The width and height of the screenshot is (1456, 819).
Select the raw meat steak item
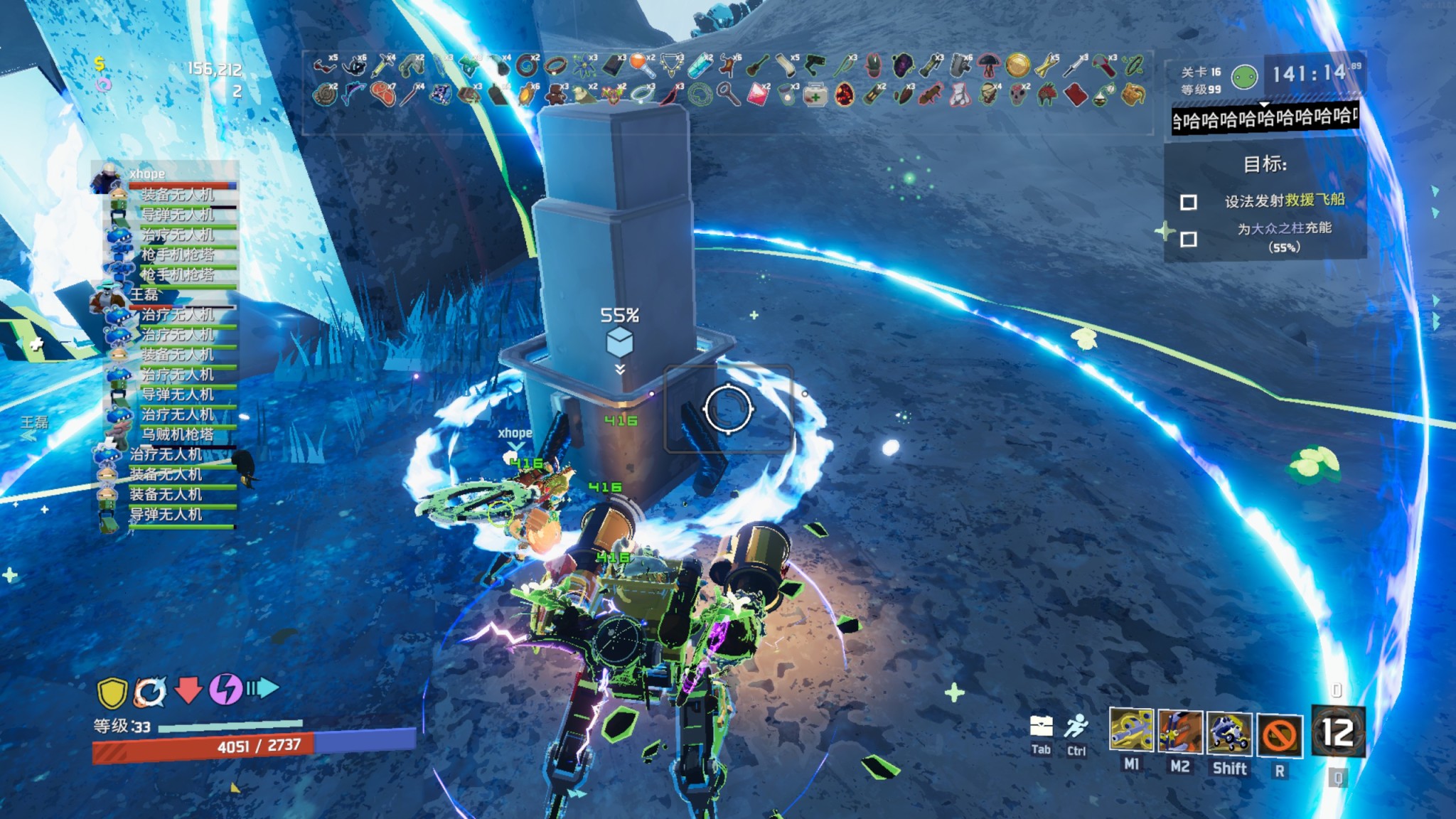[382, 95]
